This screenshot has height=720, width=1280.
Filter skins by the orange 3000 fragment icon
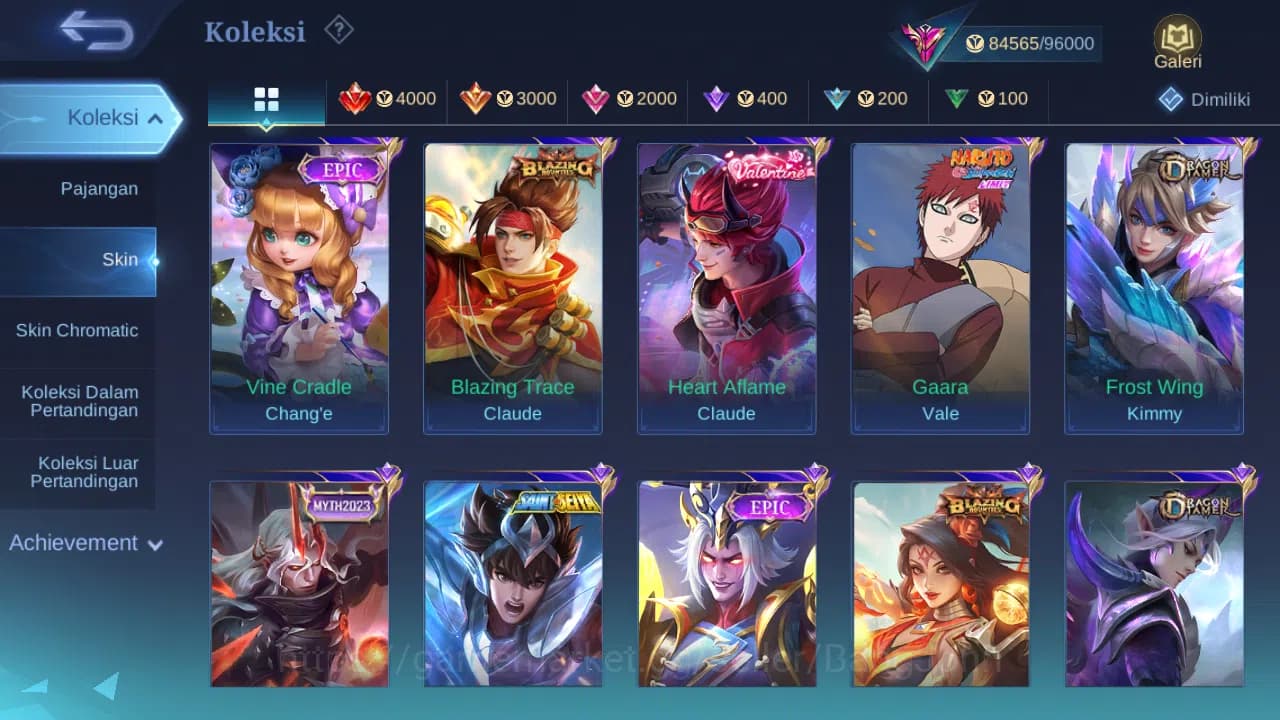click(508, 99)
